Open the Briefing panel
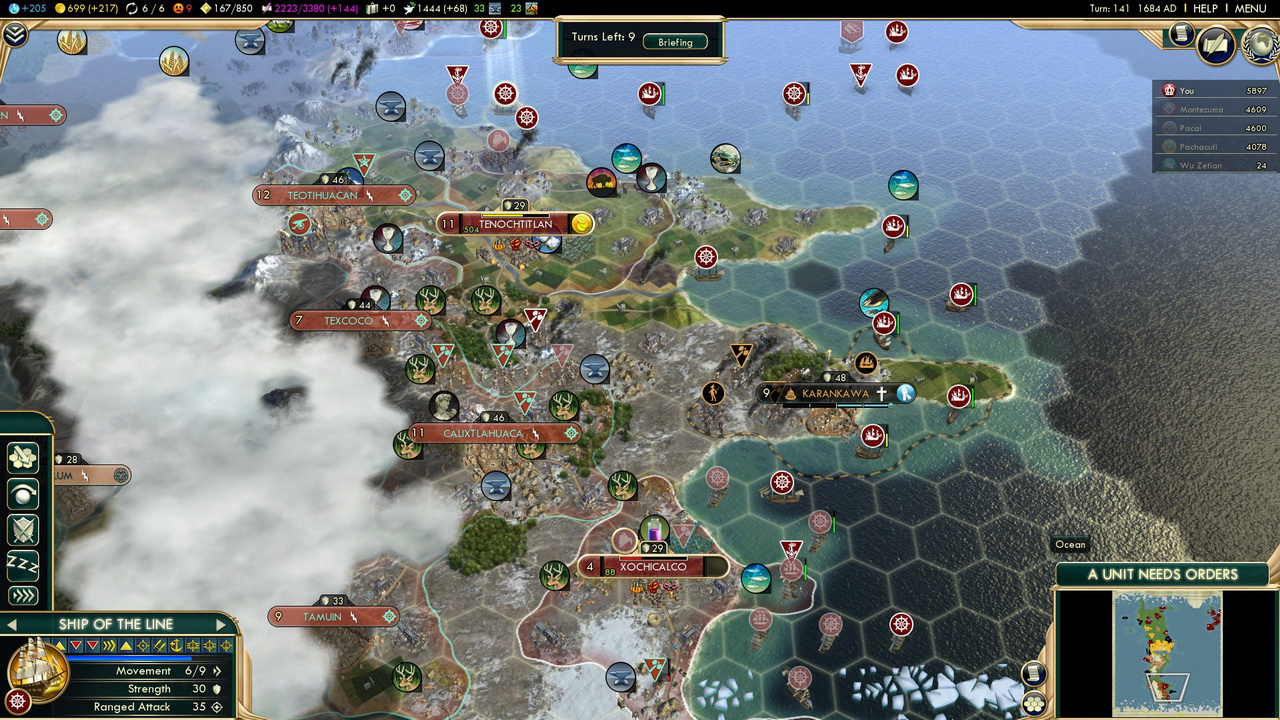This screenshot has height=720, width=1280. tap(675, 42)
